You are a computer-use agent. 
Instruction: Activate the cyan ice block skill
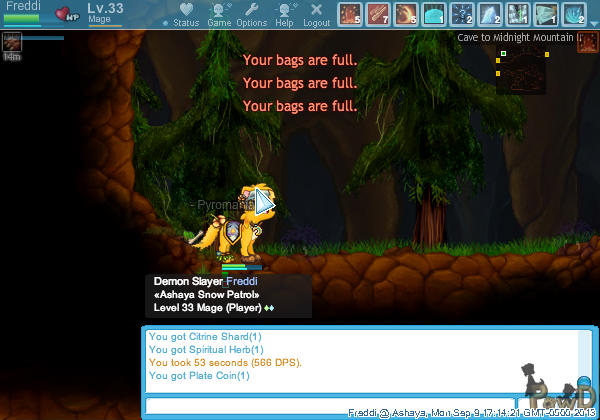tap(434, 14)
